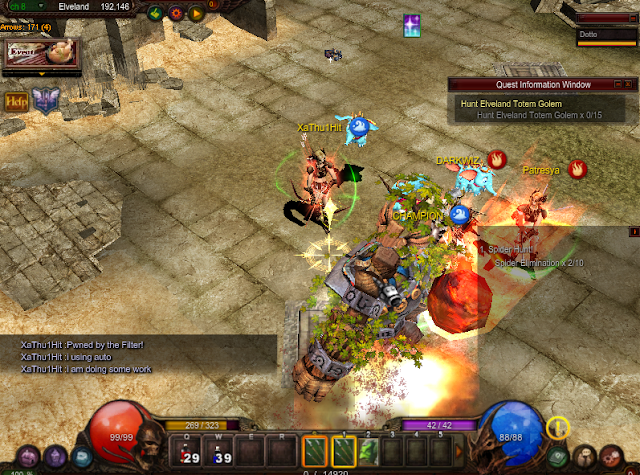Click the sparkling purple buff icon

click(412, 27)
